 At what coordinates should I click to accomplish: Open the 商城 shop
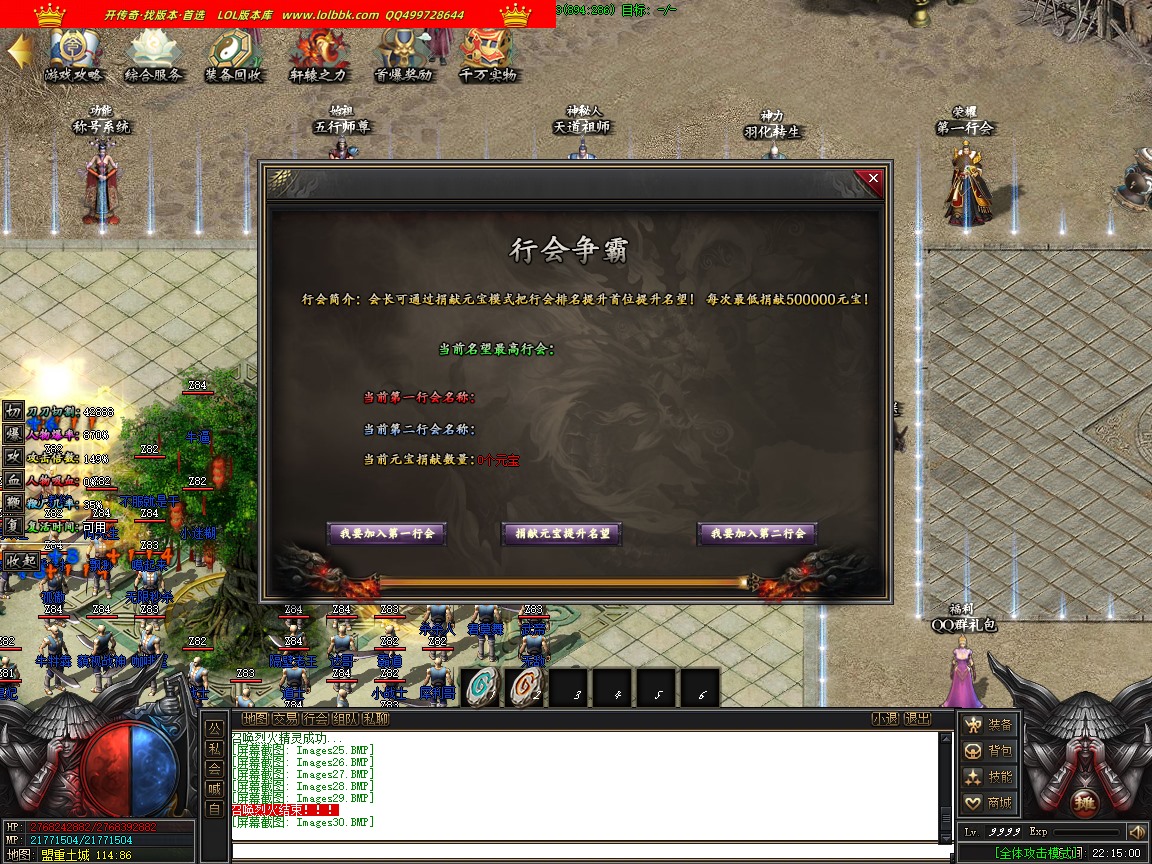[x=988, y=803]
